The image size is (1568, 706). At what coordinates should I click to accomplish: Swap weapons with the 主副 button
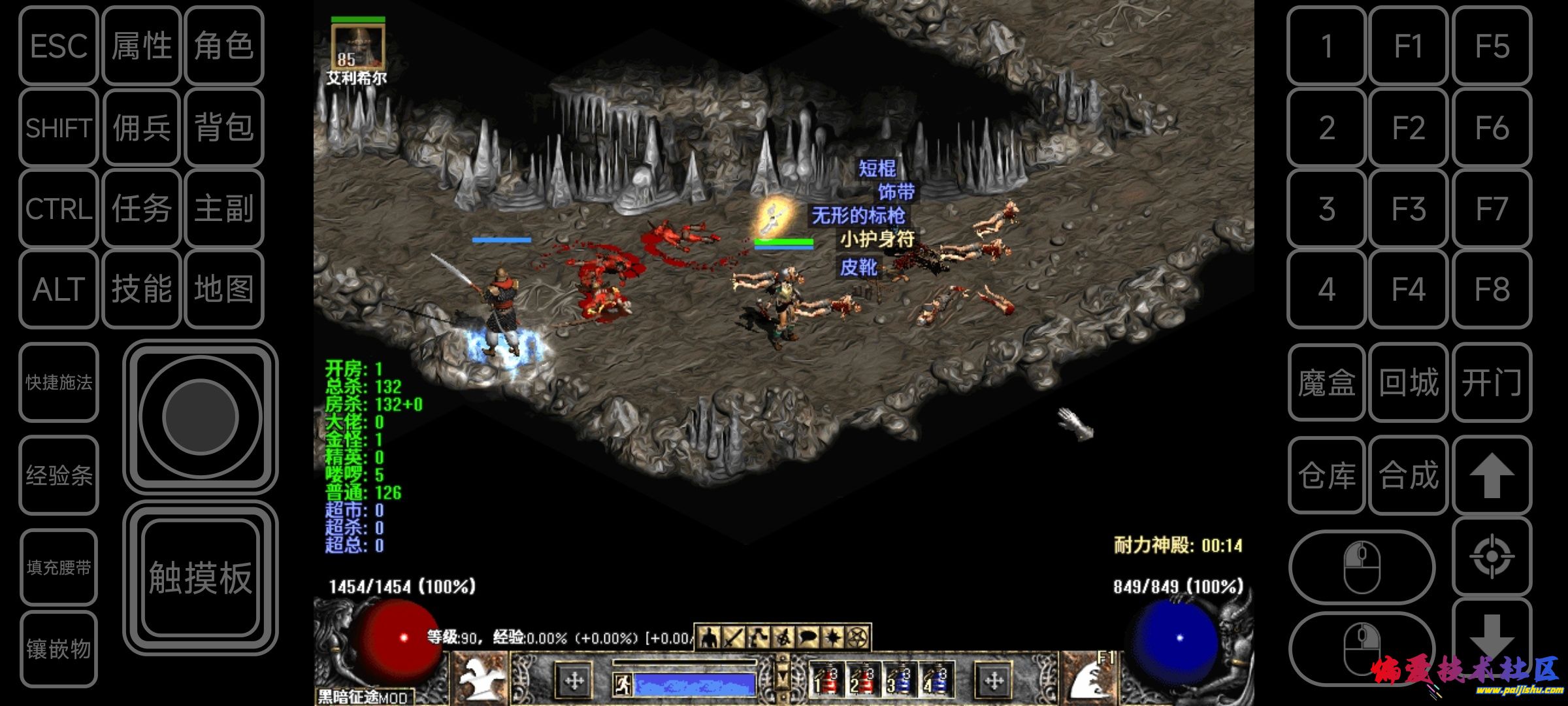(223, 209)
